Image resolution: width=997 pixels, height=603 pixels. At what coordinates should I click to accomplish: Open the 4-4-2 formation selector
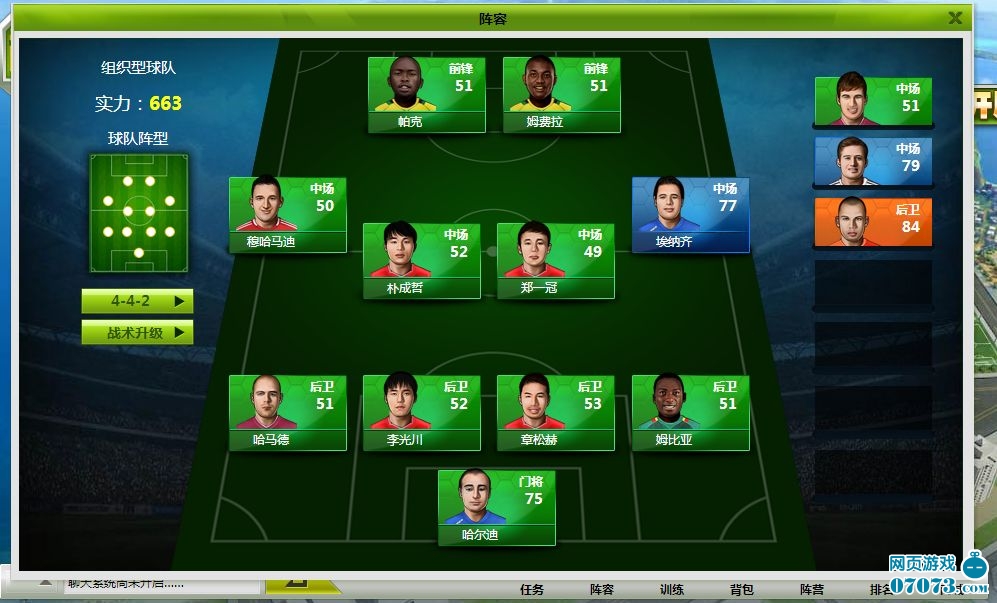point(137,300)
